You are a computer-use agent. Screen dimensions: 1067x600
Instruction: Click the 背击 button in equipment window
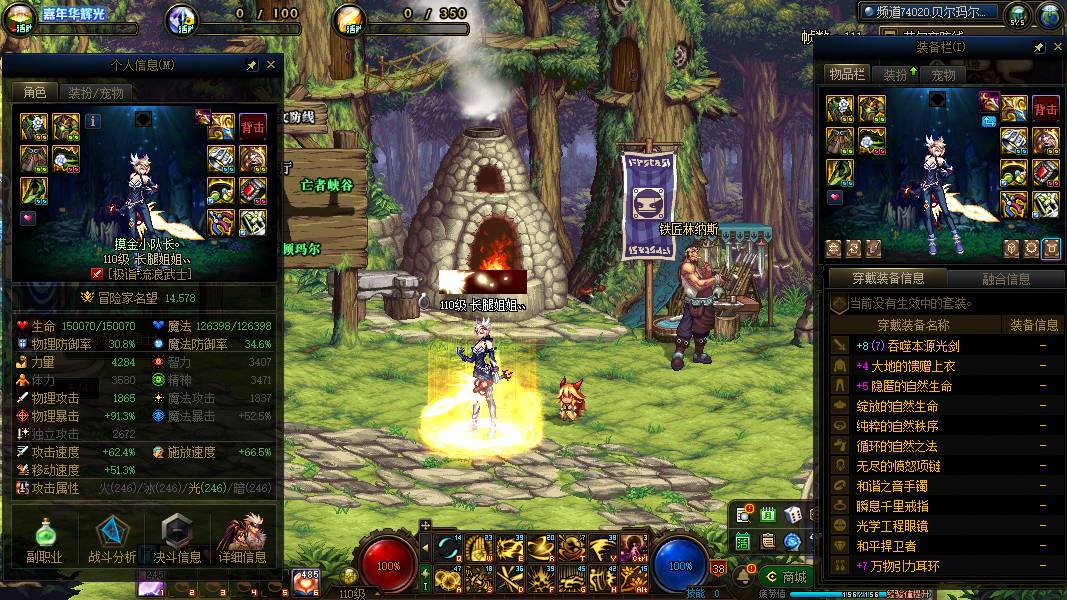1045,109
